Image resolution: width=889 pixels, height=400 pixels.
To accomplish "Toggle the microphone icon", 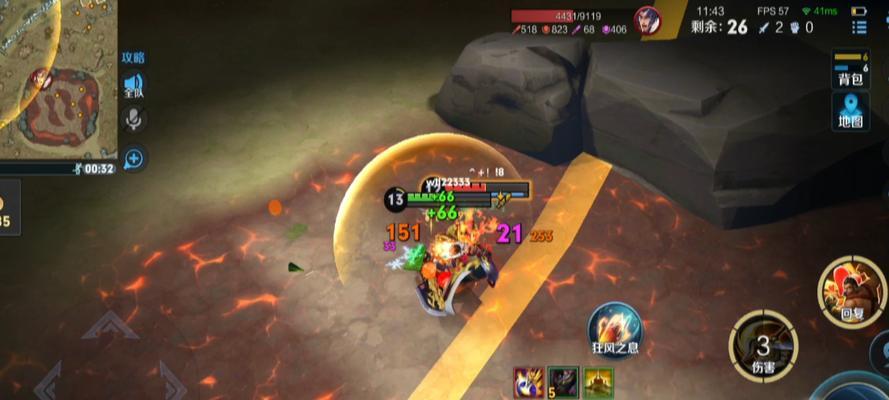I will 133,120.
